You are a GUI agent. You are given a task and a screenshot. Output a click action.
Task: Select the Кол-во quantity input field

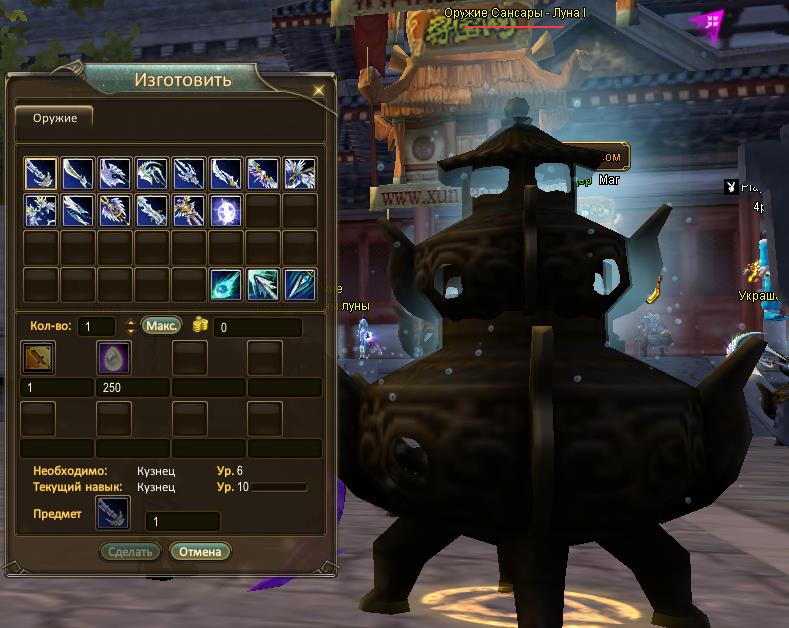click(x=98, y=327)
